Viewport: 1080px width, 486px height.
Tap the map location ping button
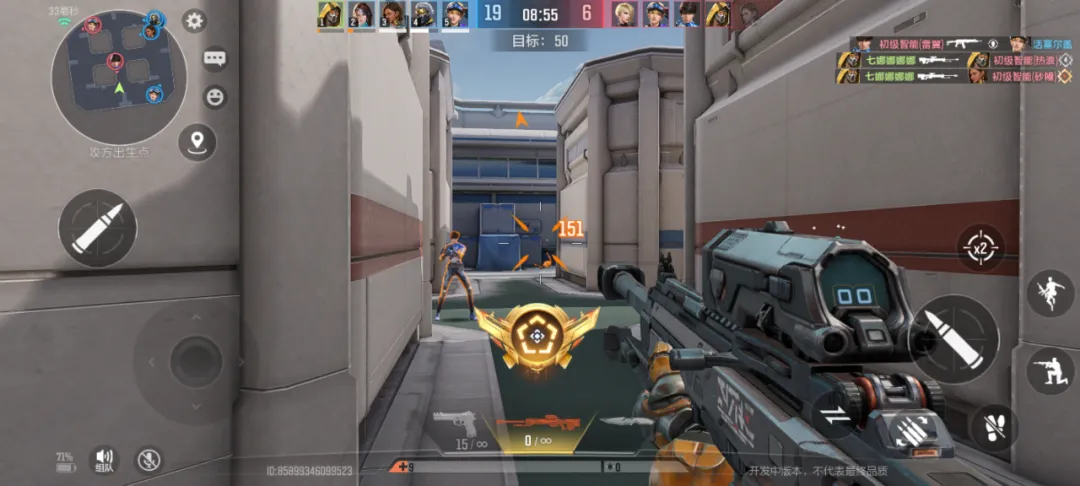(197, 142)
